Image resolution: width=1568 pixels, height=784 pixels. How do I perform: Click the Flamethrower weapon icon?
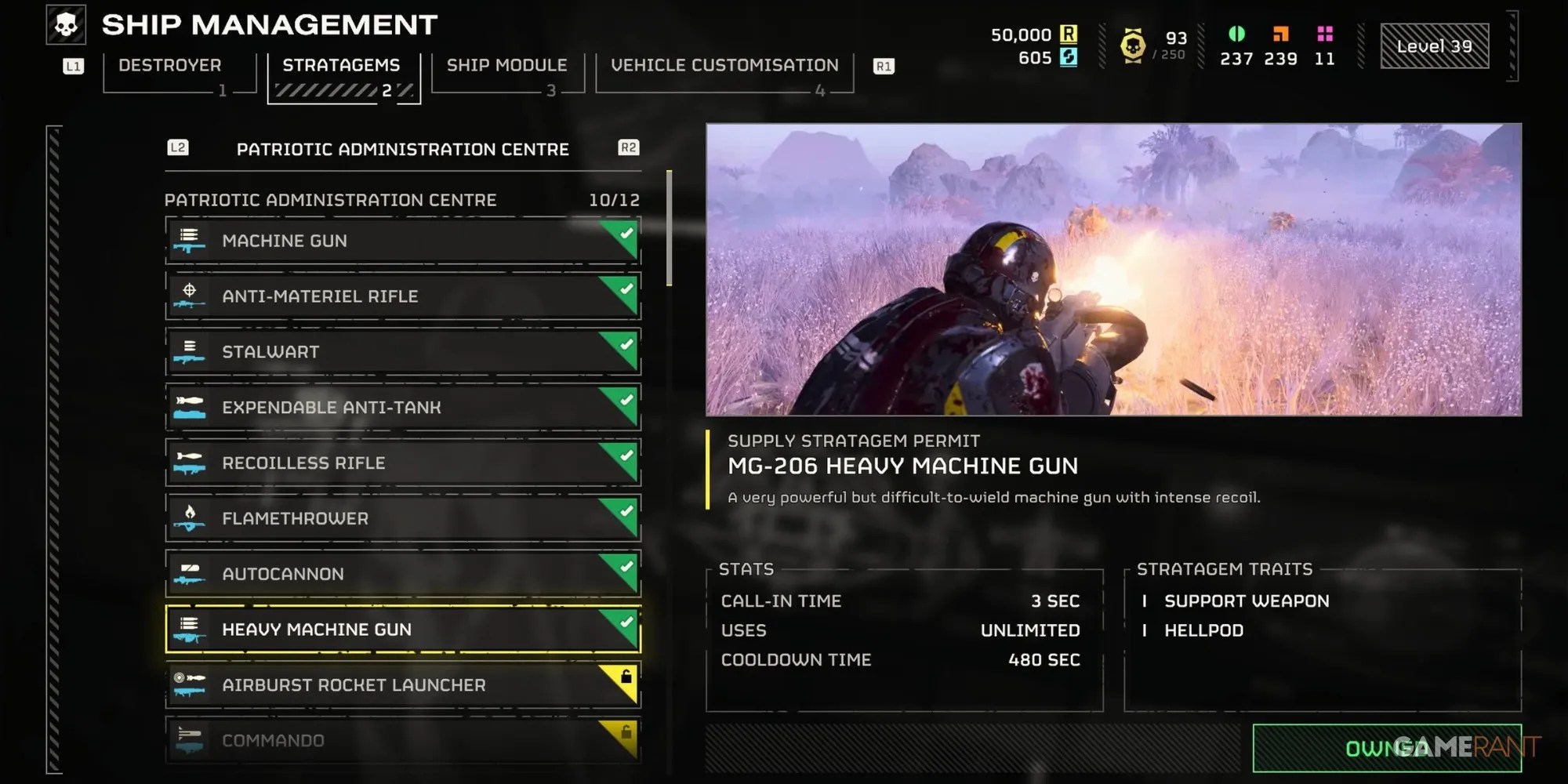pos(191,519)
